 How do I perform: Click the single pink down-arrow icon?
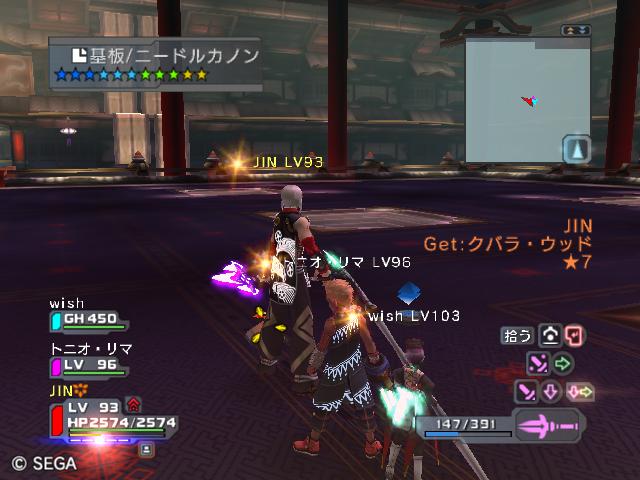click(551, 391)
